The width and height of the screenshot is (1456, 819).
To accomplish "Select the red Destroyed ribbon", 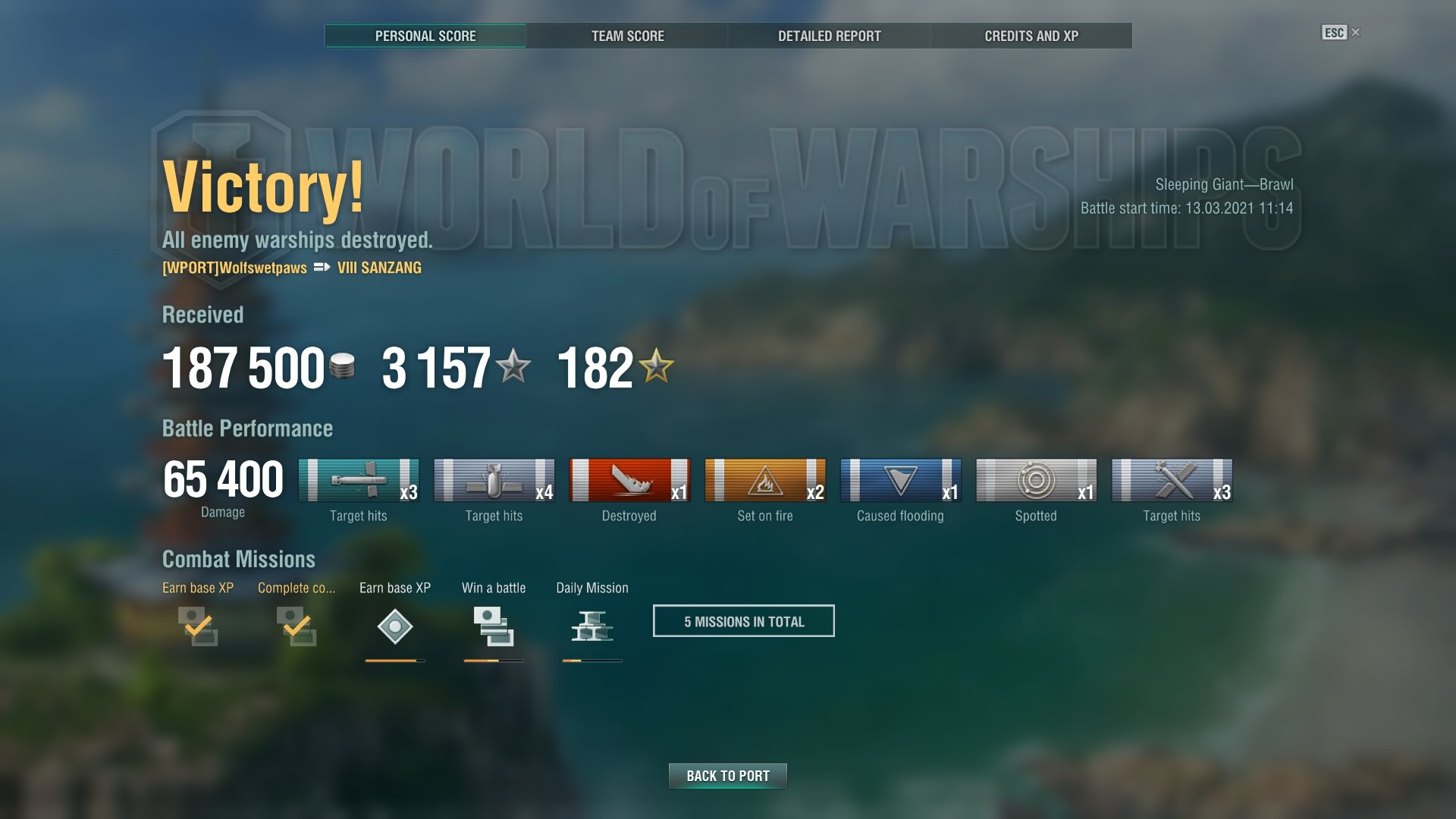I will point(629,480).
